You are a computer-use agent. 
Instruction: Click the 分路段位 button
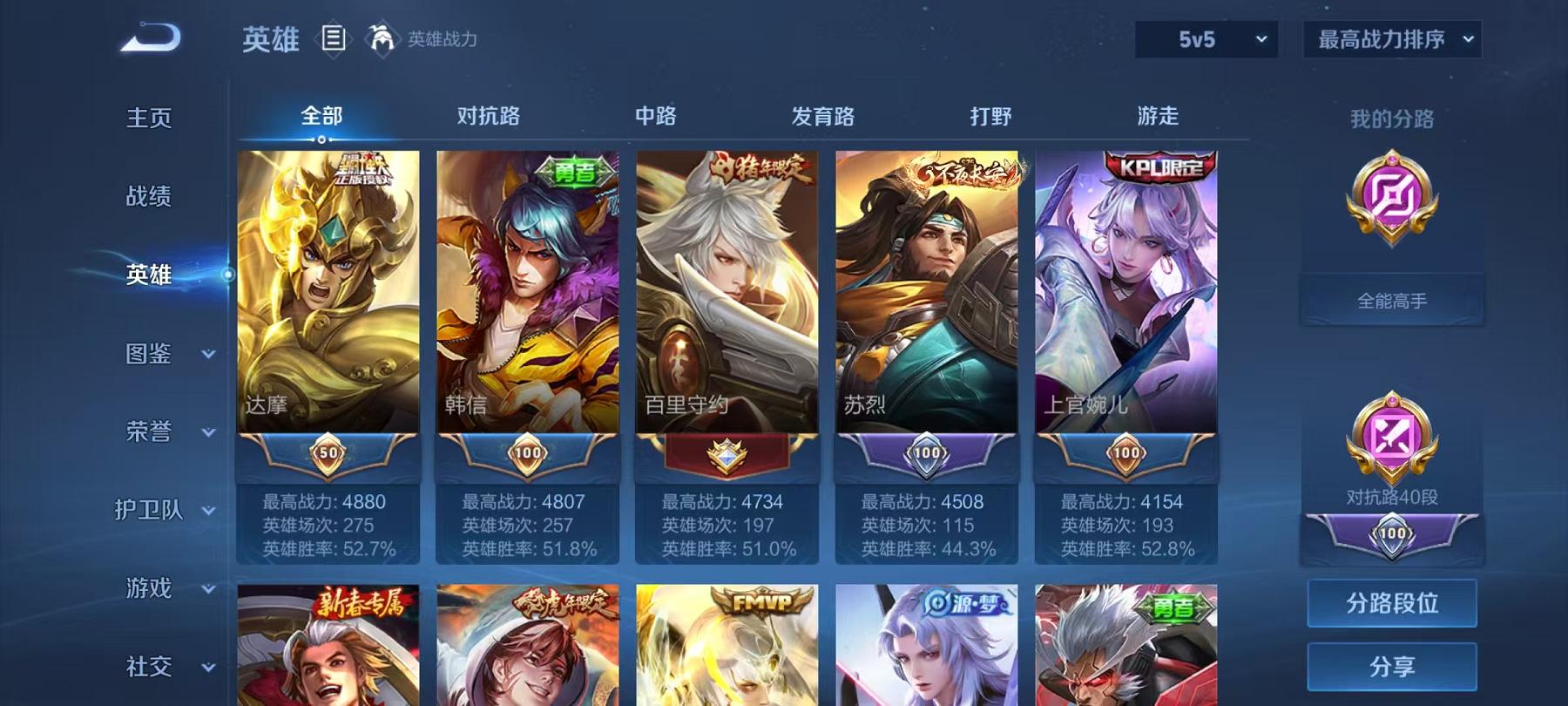coord(1391,603)
